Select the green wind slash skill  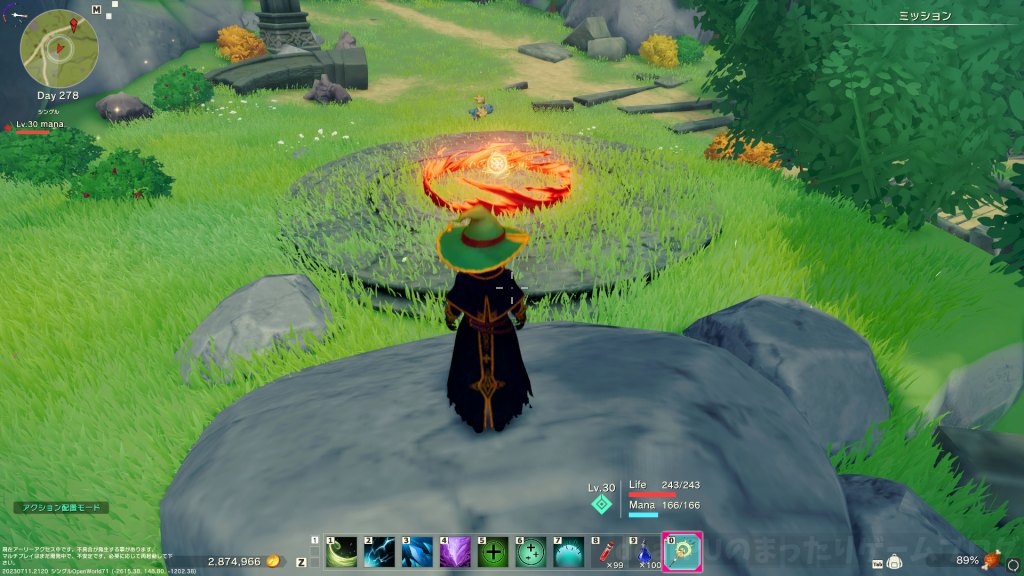pos(341,552)
